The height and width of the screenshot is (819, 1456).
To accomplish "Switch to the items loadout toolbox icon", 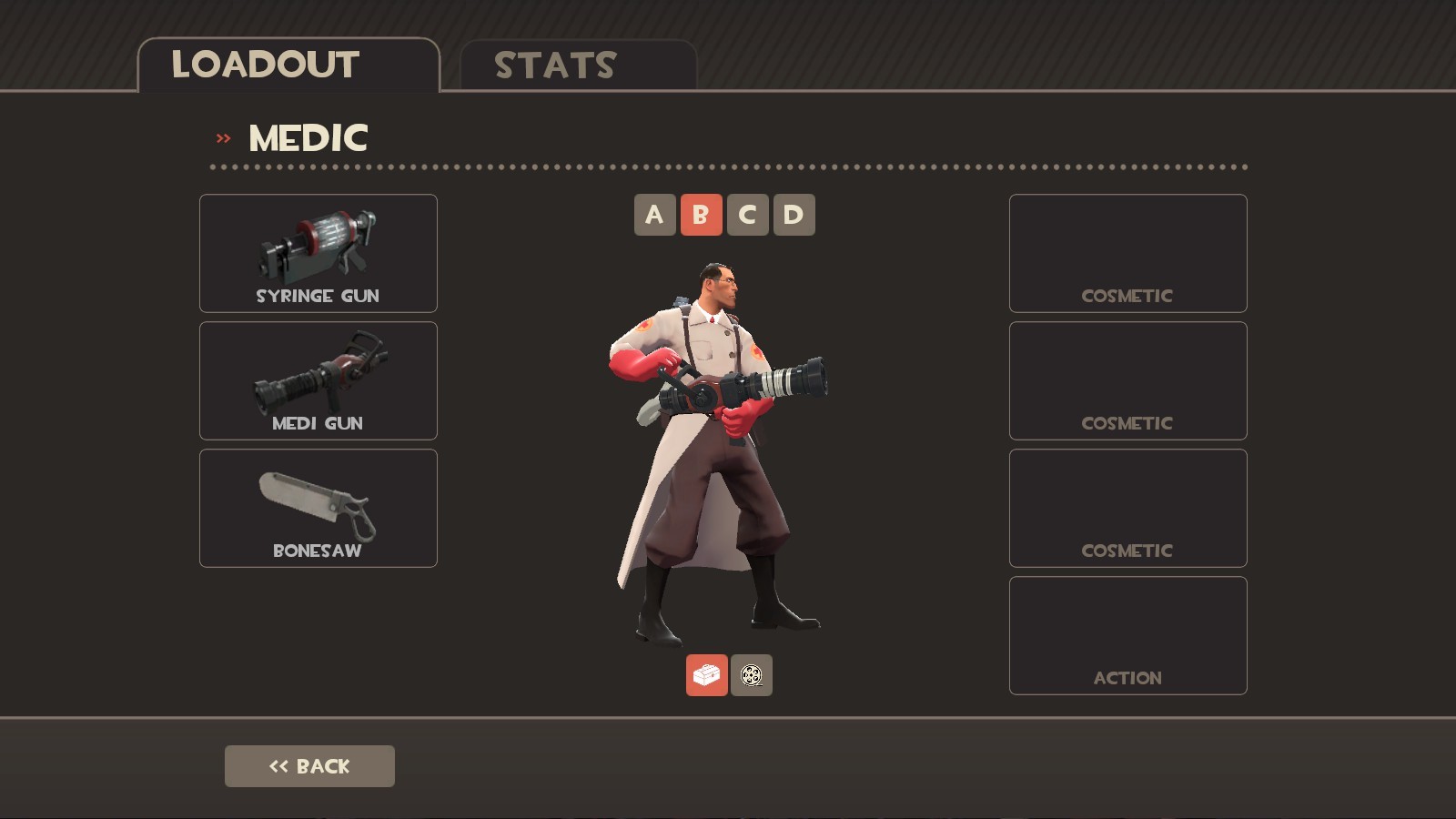I will pyautogui.click(x=706, y=677).
